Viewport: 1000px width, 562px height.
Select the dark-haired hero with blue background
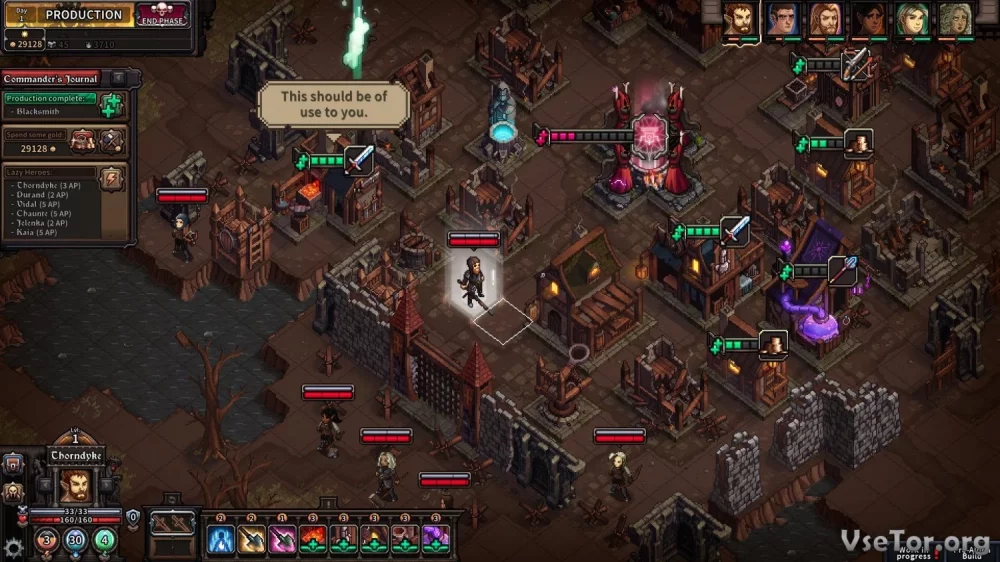click(782, 18)
